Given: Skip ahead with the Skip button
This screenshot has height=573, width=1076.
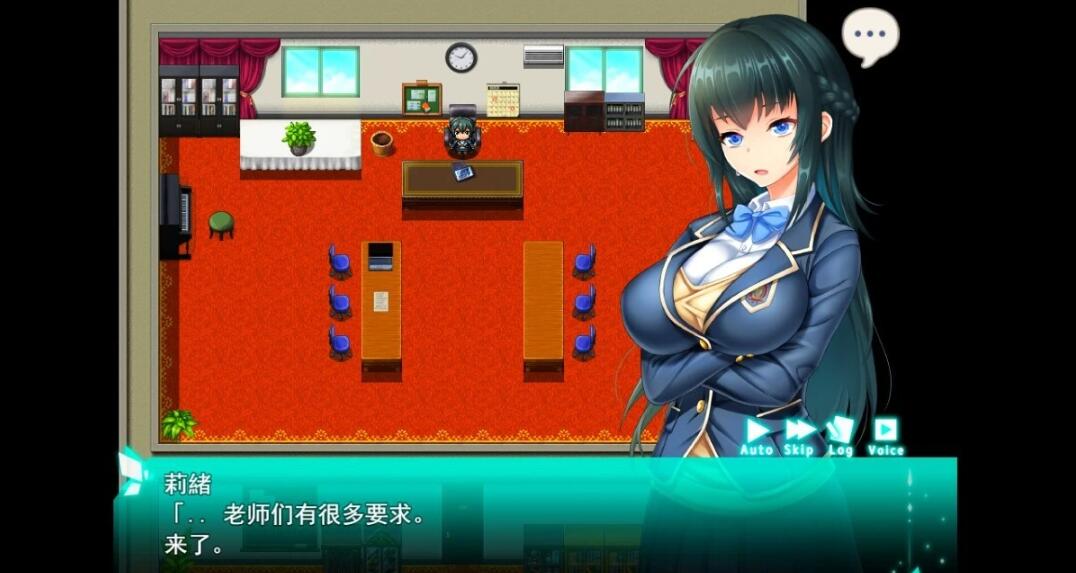Looking at the screenshot, I should (x=799, y=434).
